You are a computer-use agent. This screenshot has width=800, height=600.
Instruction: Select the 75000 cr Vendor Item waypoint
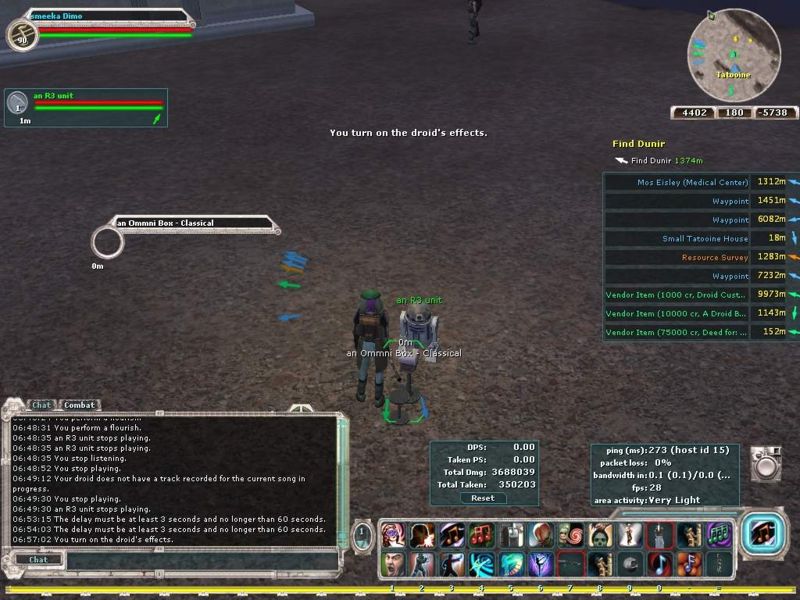676,332
